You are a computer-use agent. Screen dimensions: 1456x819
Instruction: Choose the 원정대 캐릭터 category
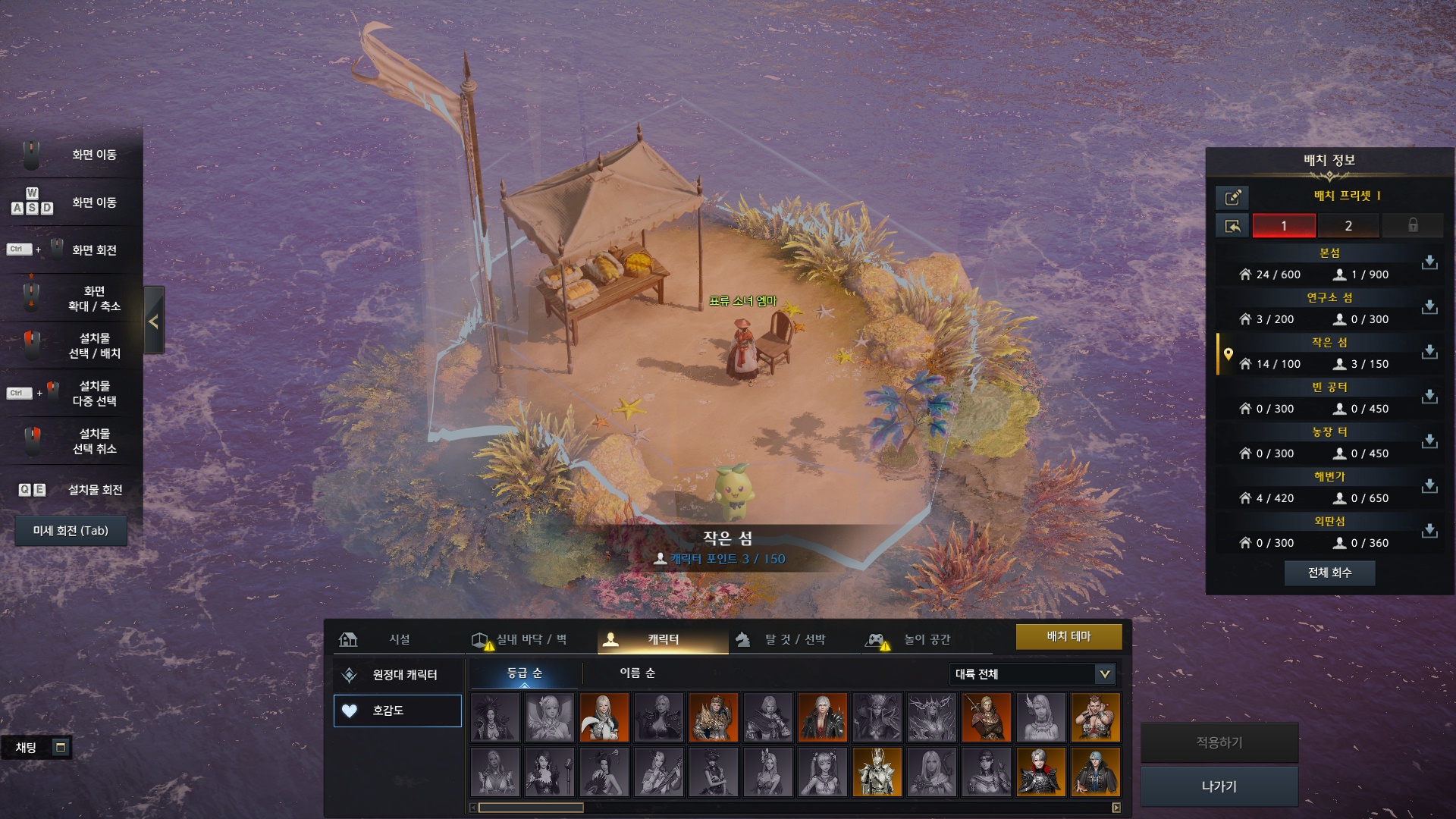point(397,675)
